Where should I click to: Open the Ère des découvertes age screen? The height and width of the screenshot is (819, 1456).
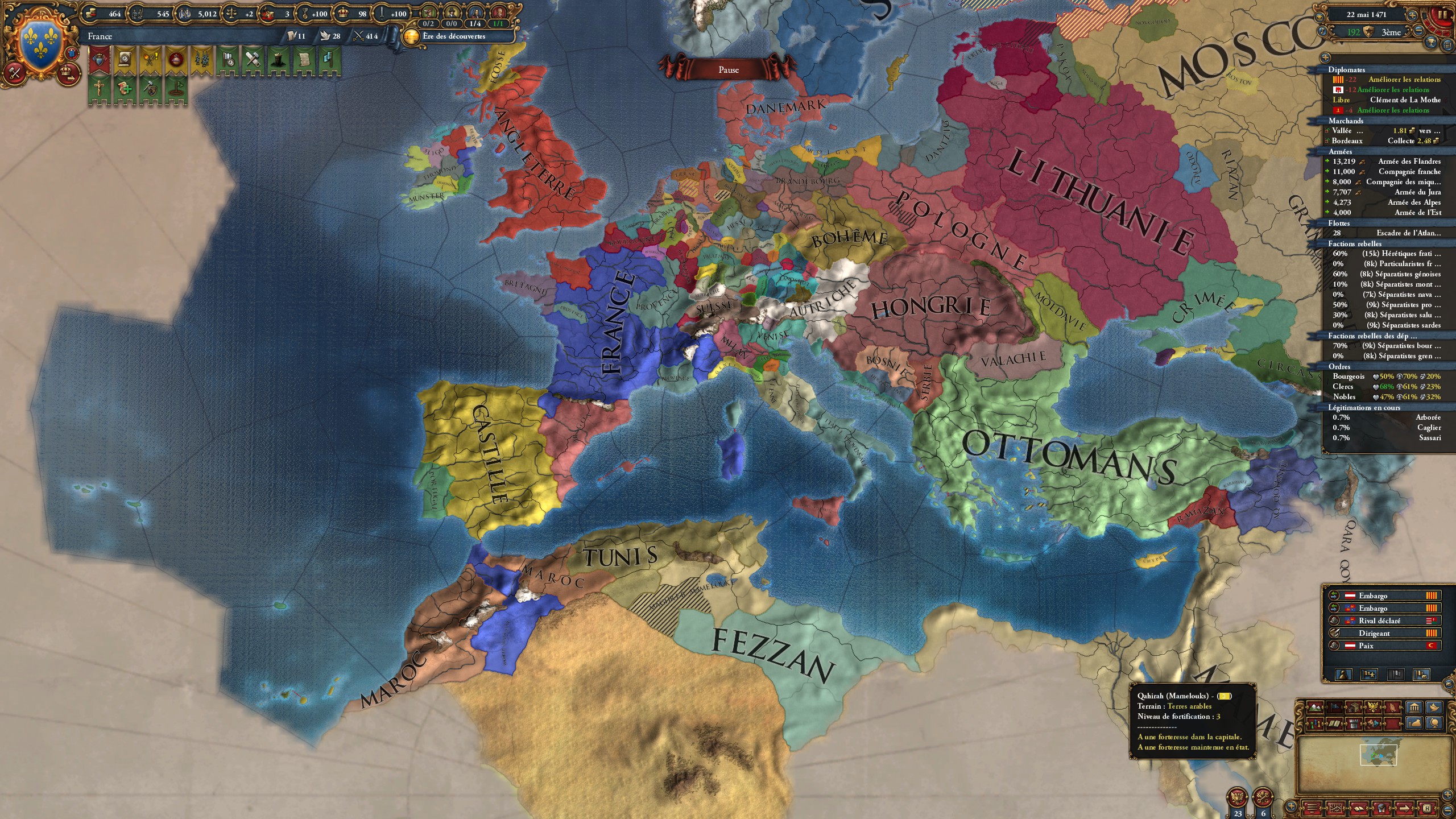coord(455,36)
